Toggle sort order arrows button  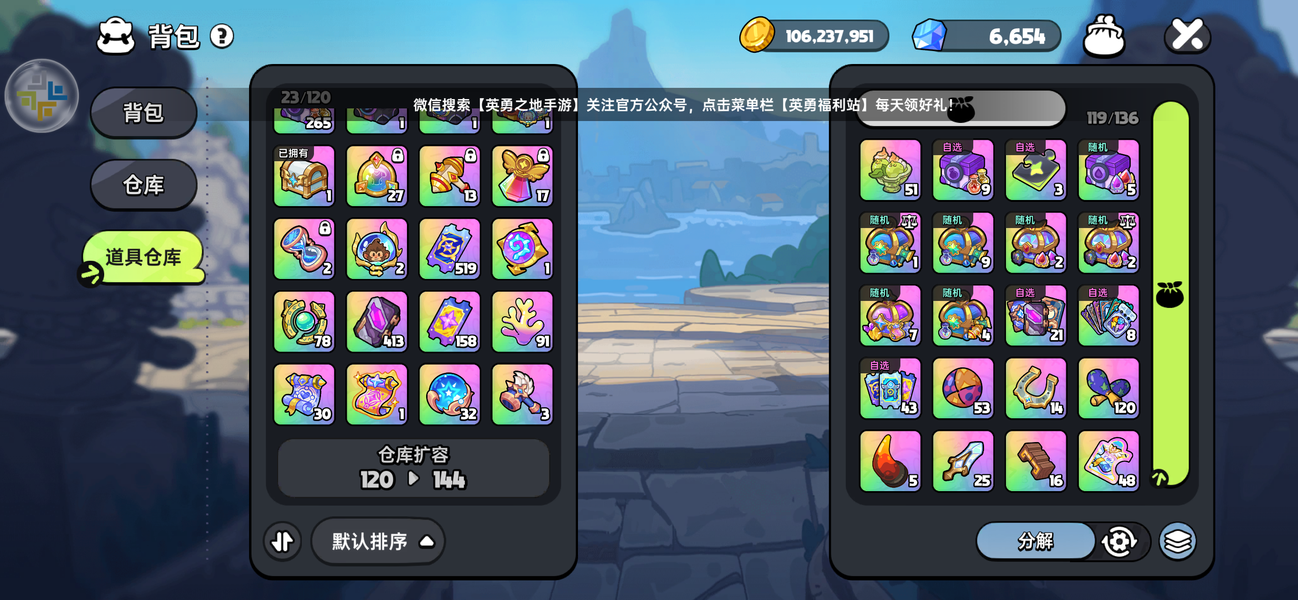[283, 541]
